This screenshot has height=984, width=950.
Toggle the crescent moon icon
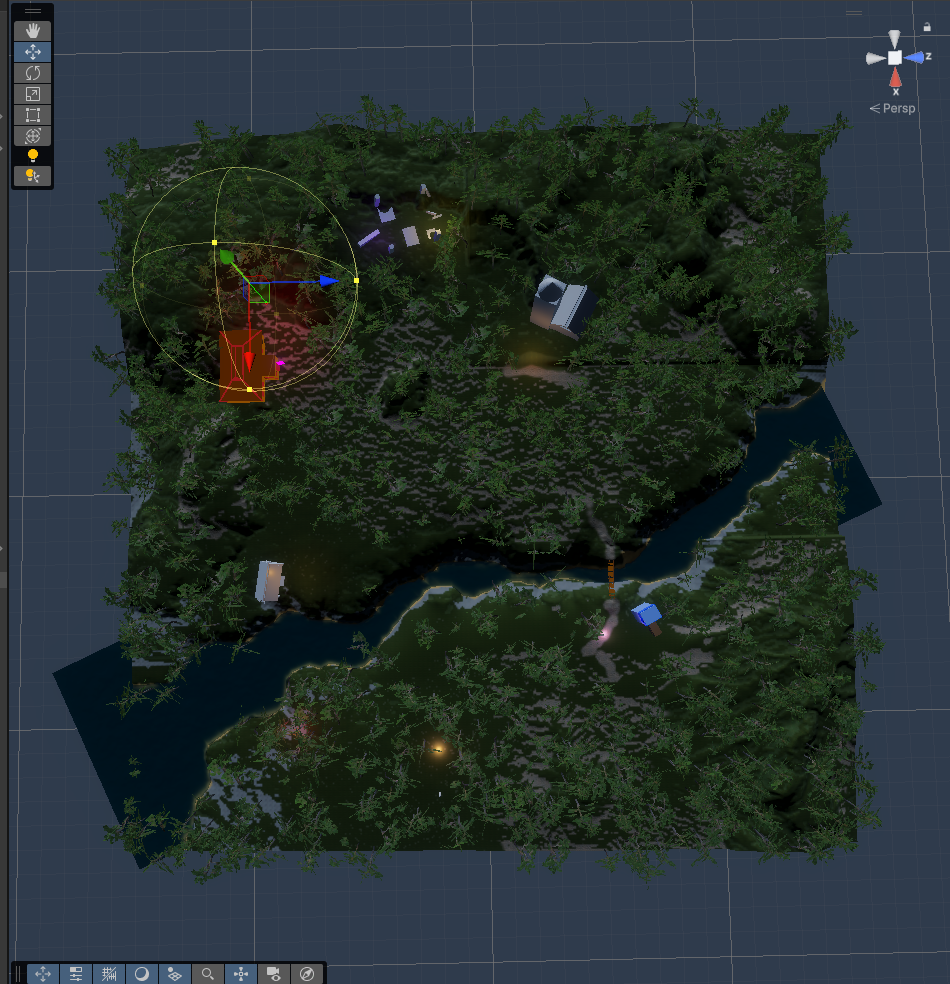pos(142,973)
